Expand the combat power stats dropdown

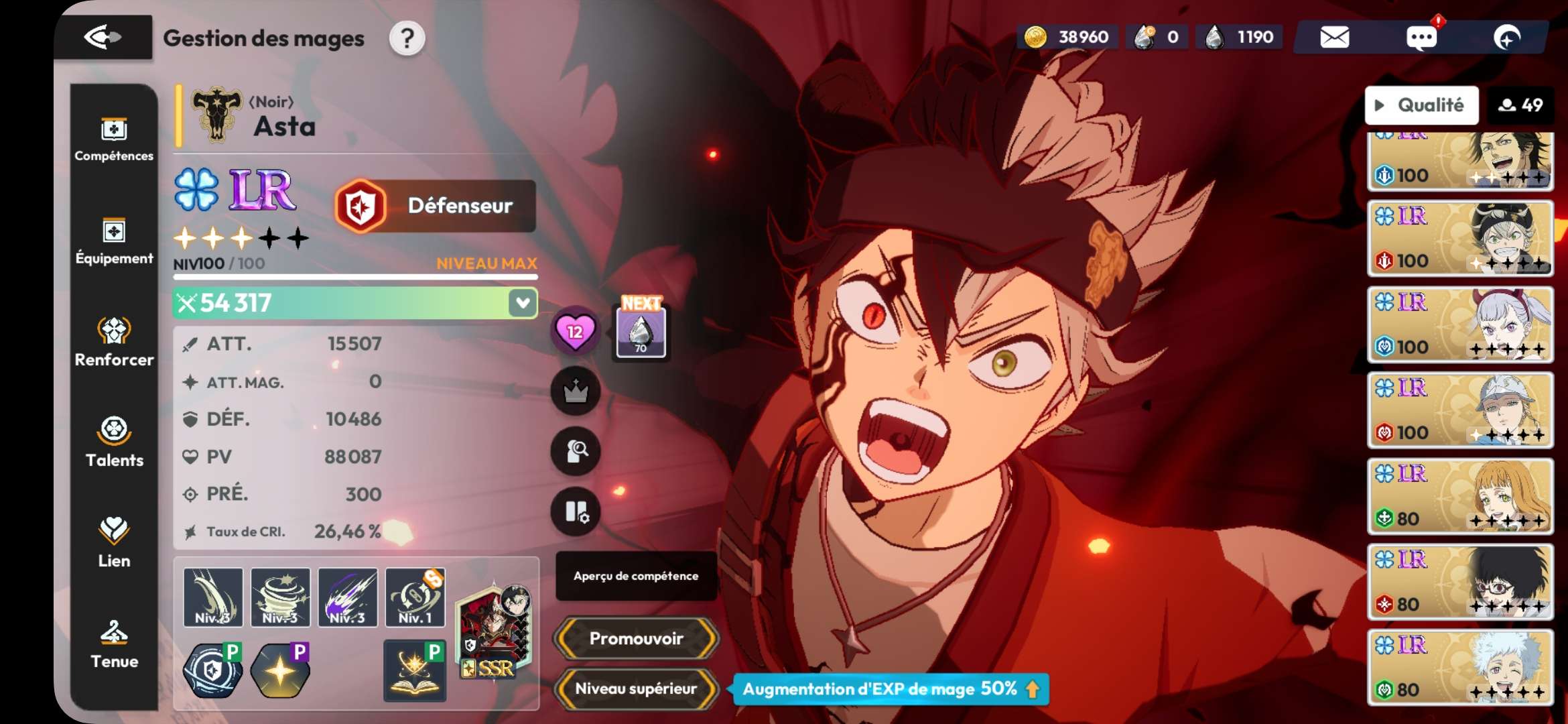pos(522,303)
